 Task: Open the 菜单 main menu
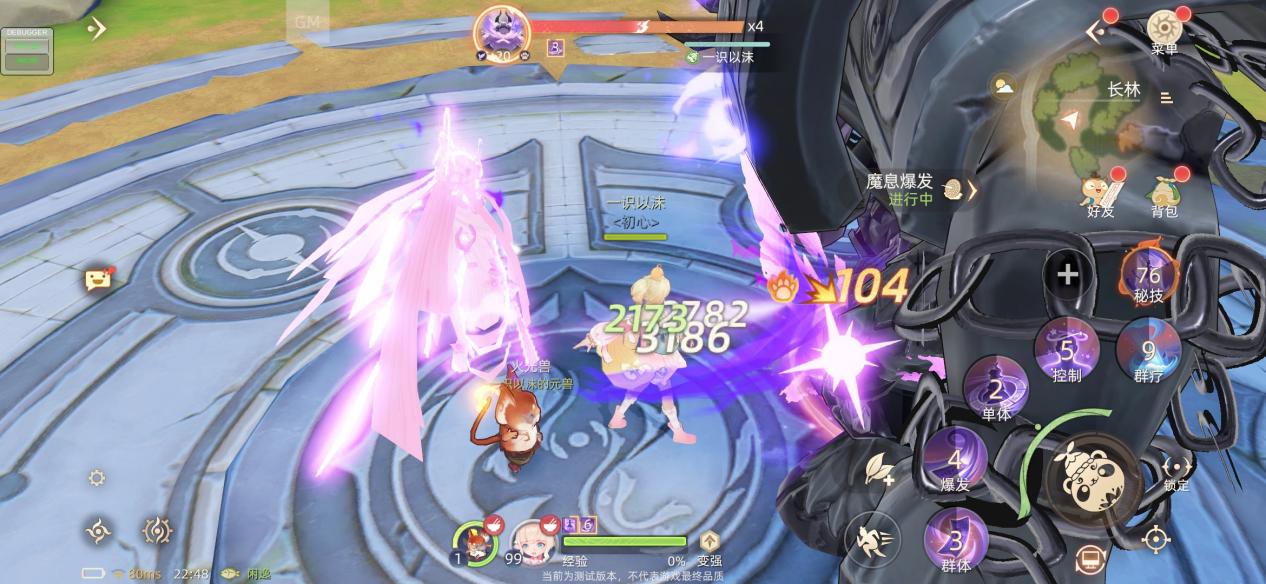pos(1164,30)
